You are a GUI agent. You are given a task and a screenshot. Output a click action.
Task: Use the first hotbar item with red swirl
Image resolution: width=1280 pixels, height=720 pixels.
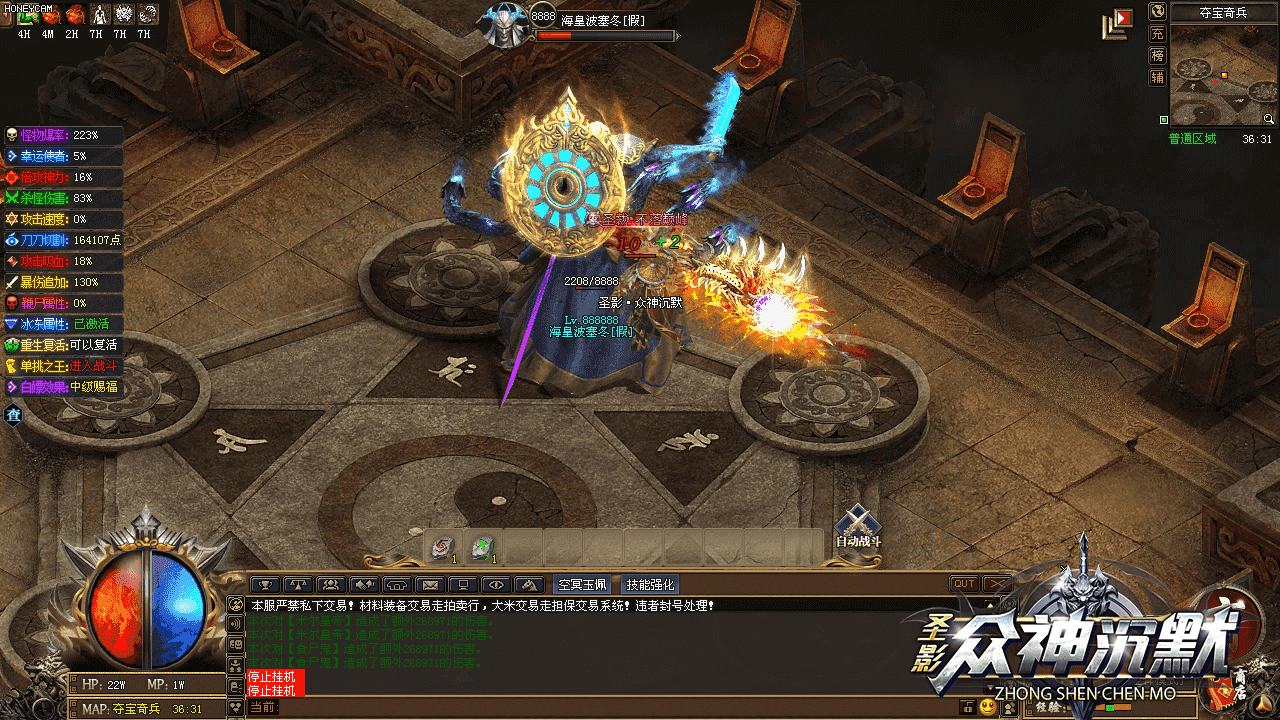441,547
